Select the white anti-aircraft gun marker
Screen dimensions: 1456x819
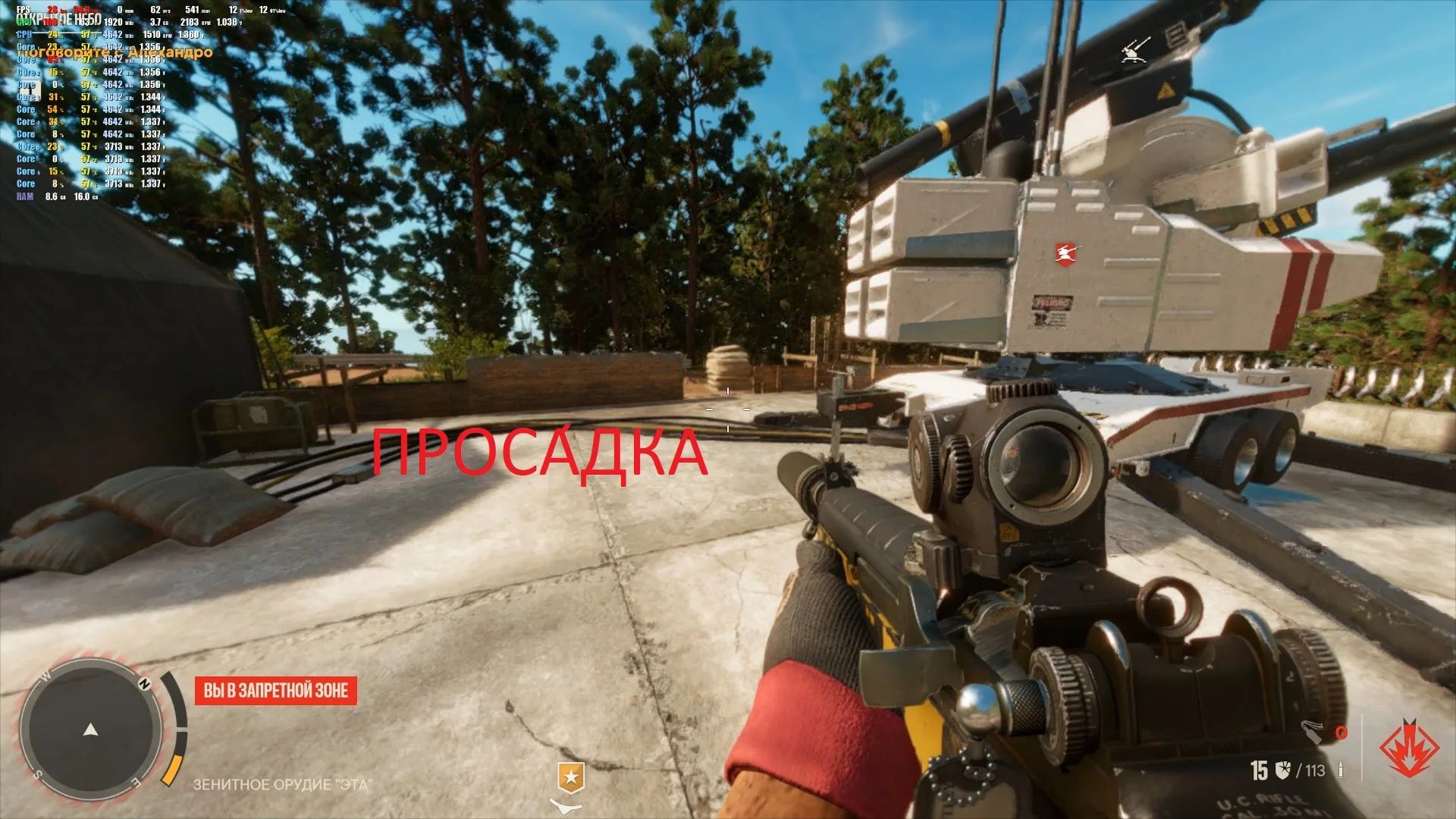(x=1135, y=49)
